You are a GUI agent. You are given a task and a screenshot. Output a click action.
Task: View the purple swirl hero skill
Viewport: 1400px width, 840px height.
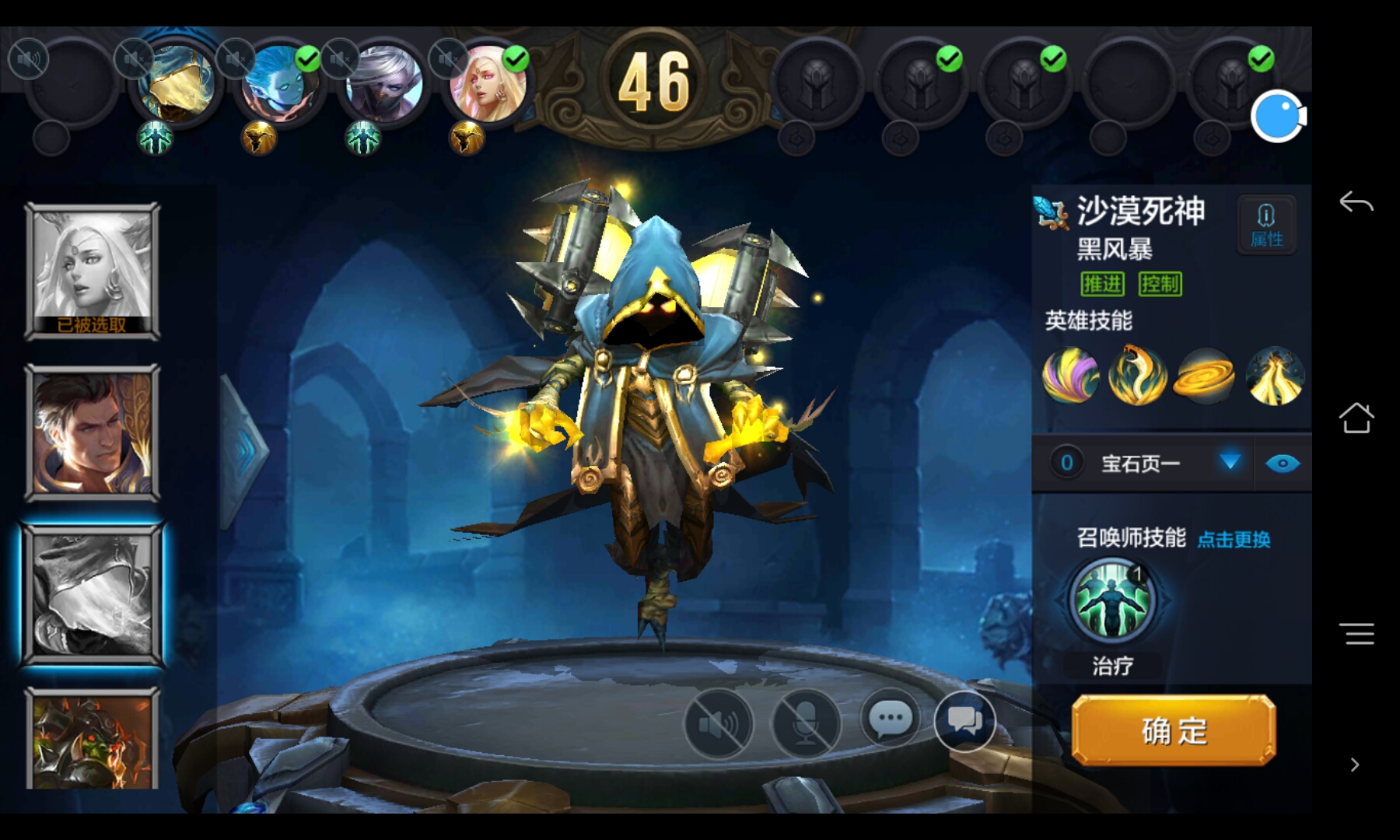click(1070, 376)
